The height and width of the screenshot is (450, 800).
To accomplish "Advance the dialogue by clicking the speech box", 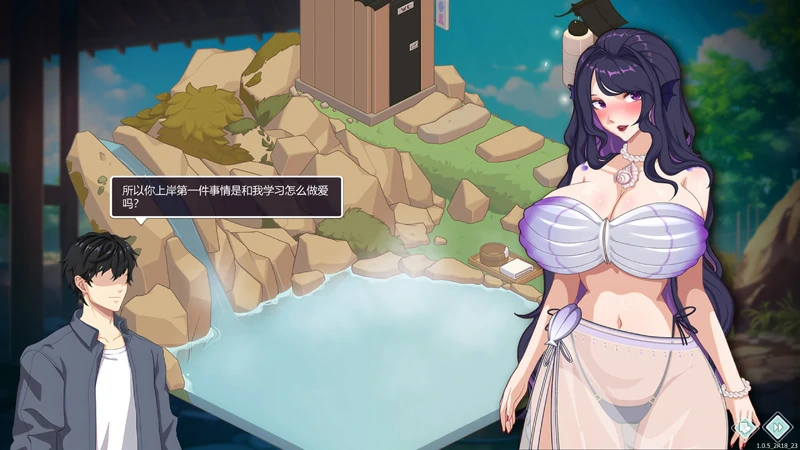I will click(226, 196).
